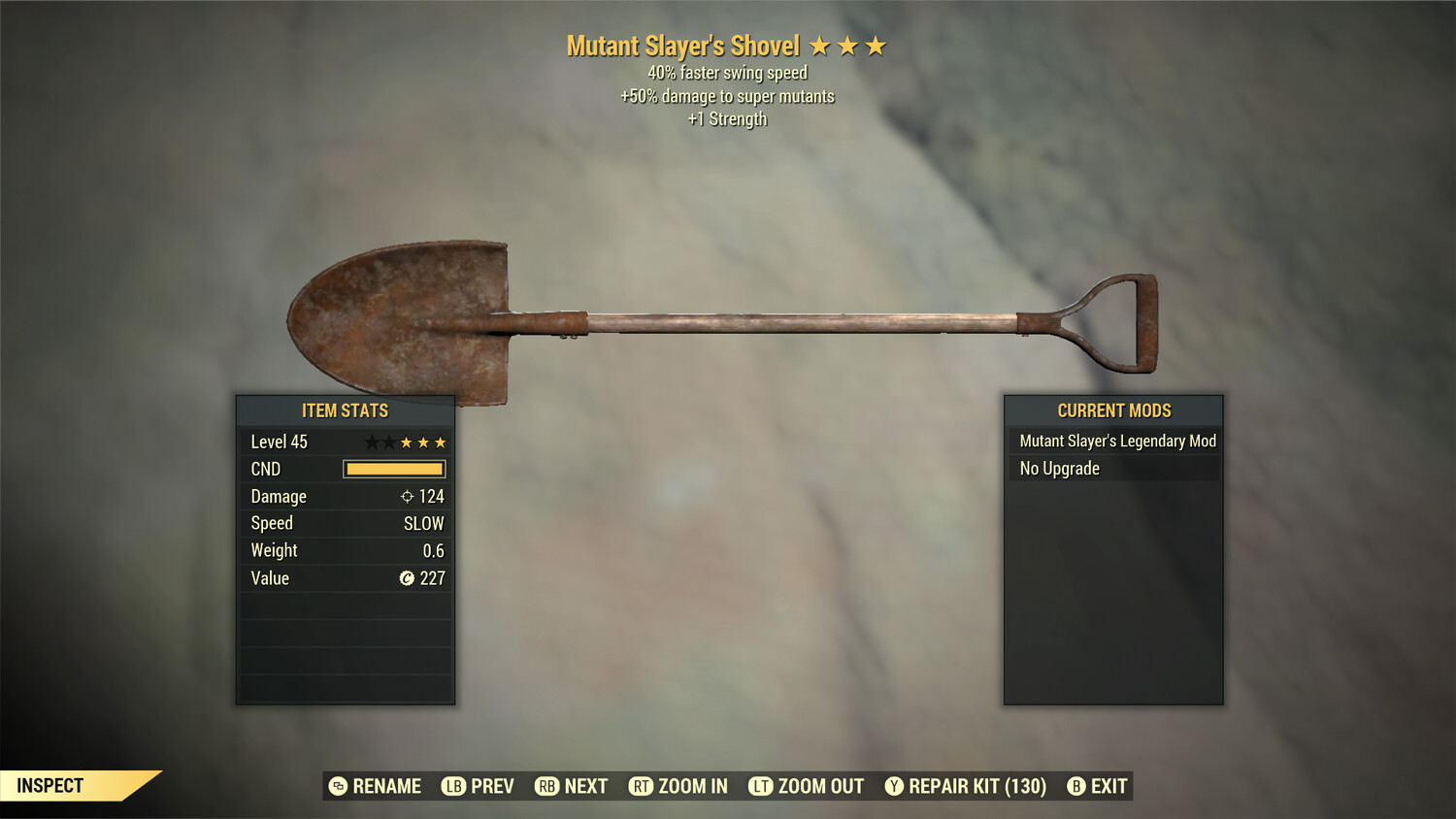Choose the Rename option for the shovel
The image size is (1456, 819).
(x=375, y=786)
